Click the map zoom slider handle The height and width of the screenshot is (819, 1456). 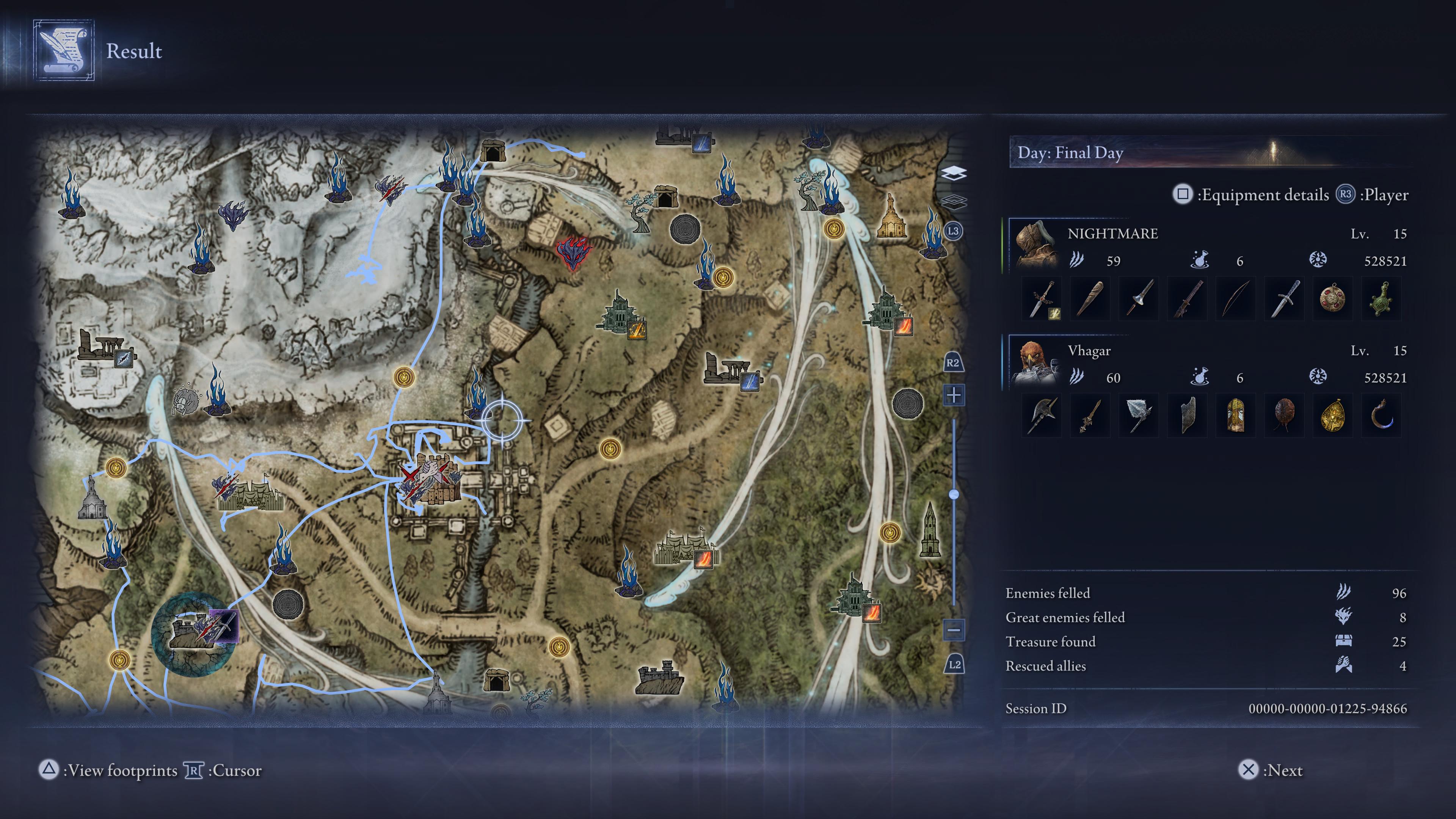click(x=954, y=494)
